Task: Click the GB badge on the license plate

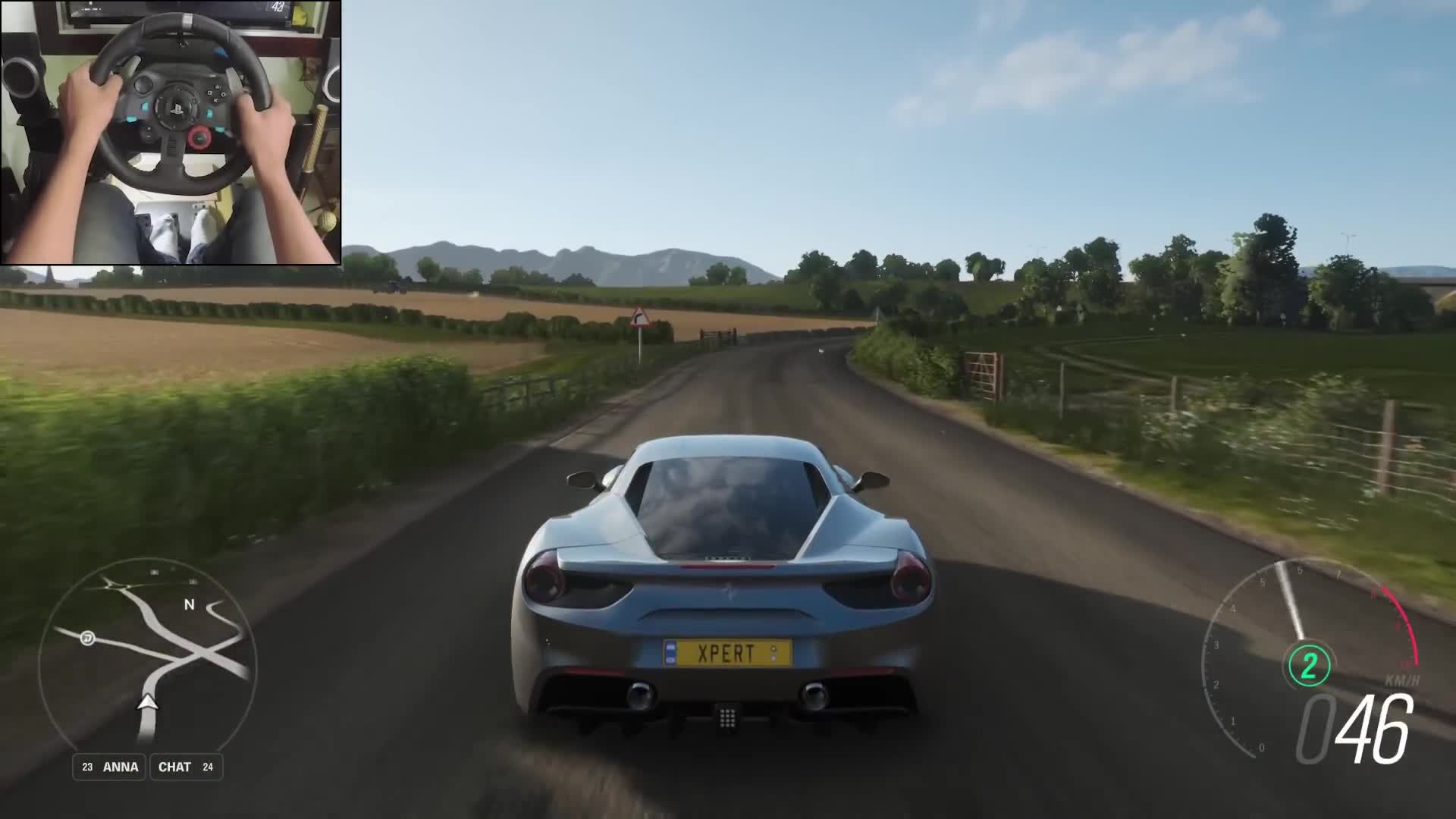Action: click(x=671, y=652)
